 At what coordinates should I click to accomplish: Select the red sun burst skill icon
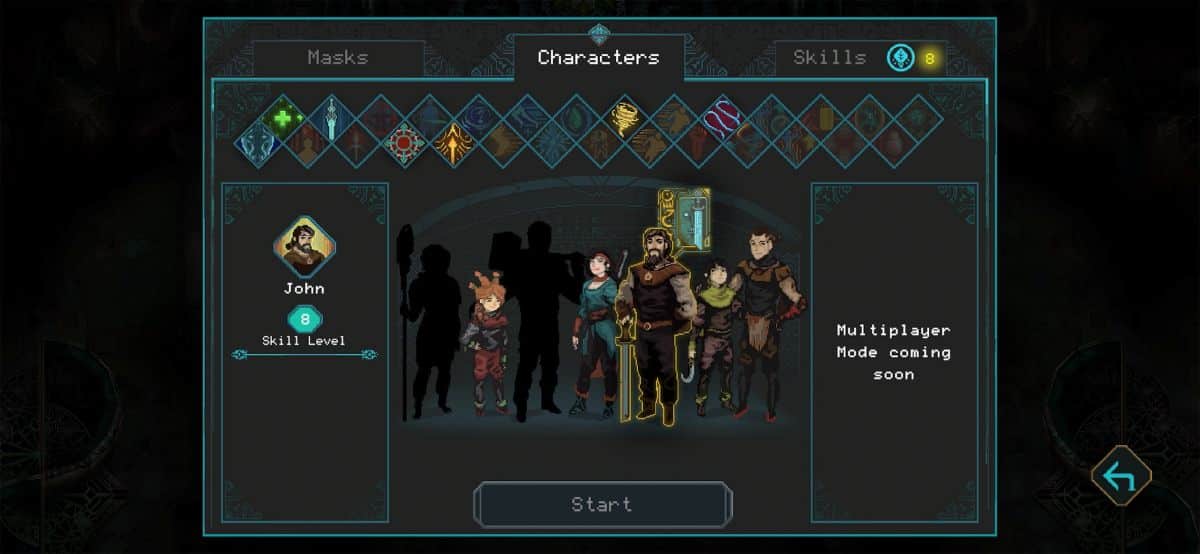pyautogui.click(x=405, y=143)
